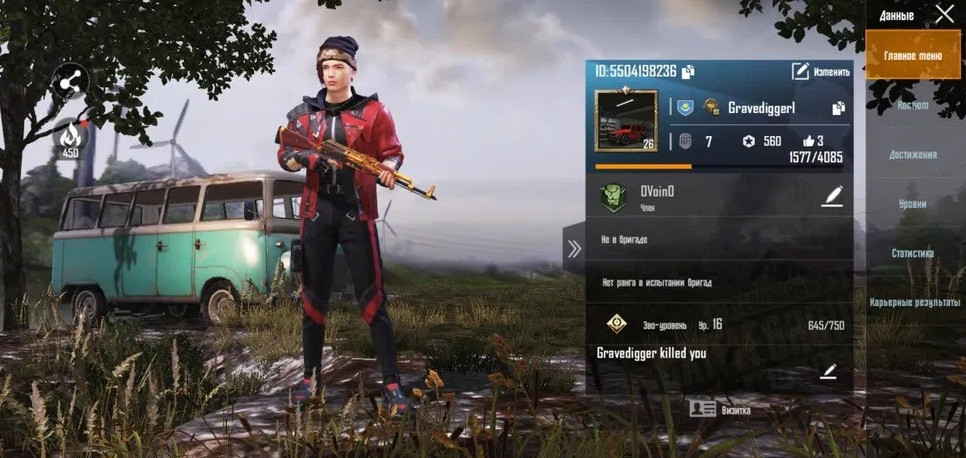Image resolution: width=966 pixels, height=458 pixels.
Task: Close the profile screen with the X
Action: pyautogui.click(x=944, y=14)
